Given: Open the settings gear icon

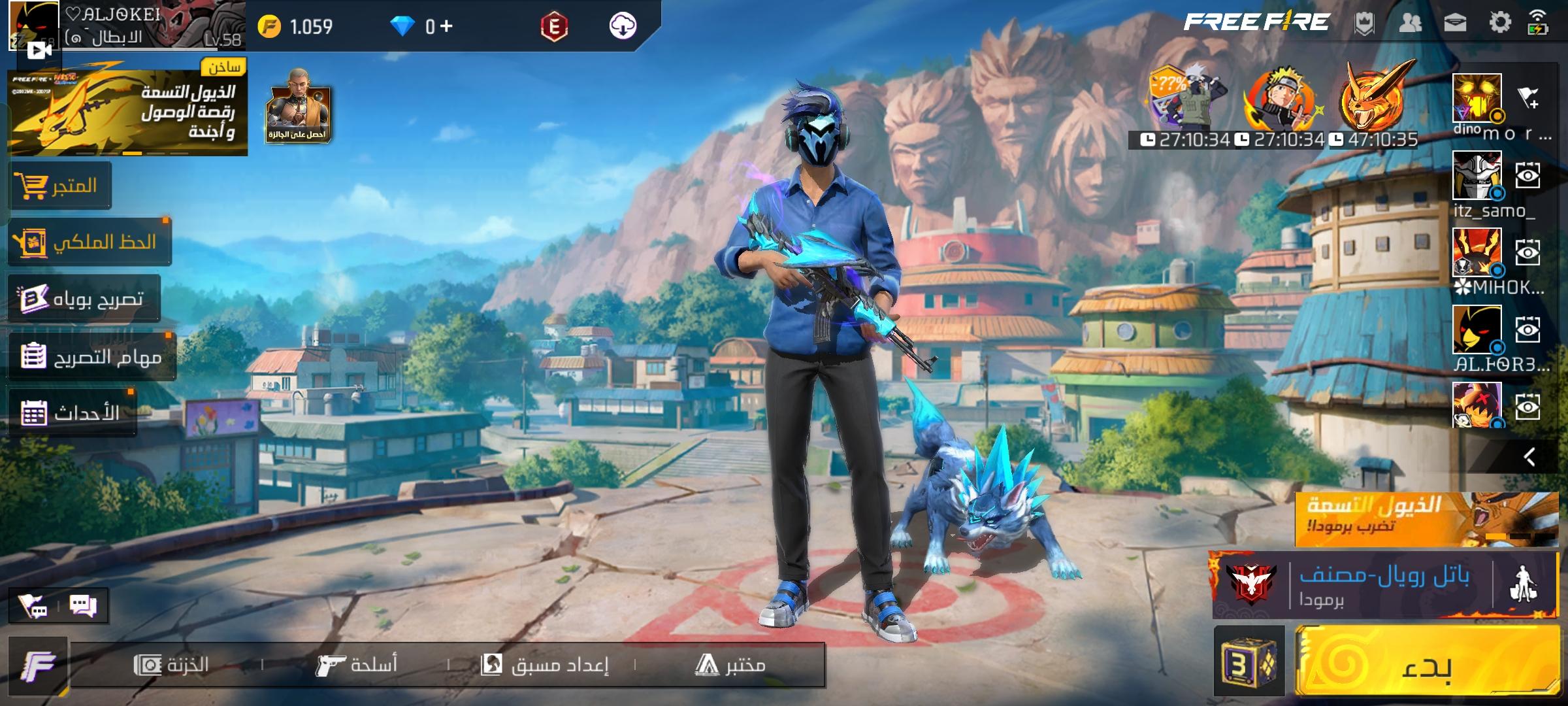Looking at the screenshot, I should pyautogui.click(x=1499, y=24).
